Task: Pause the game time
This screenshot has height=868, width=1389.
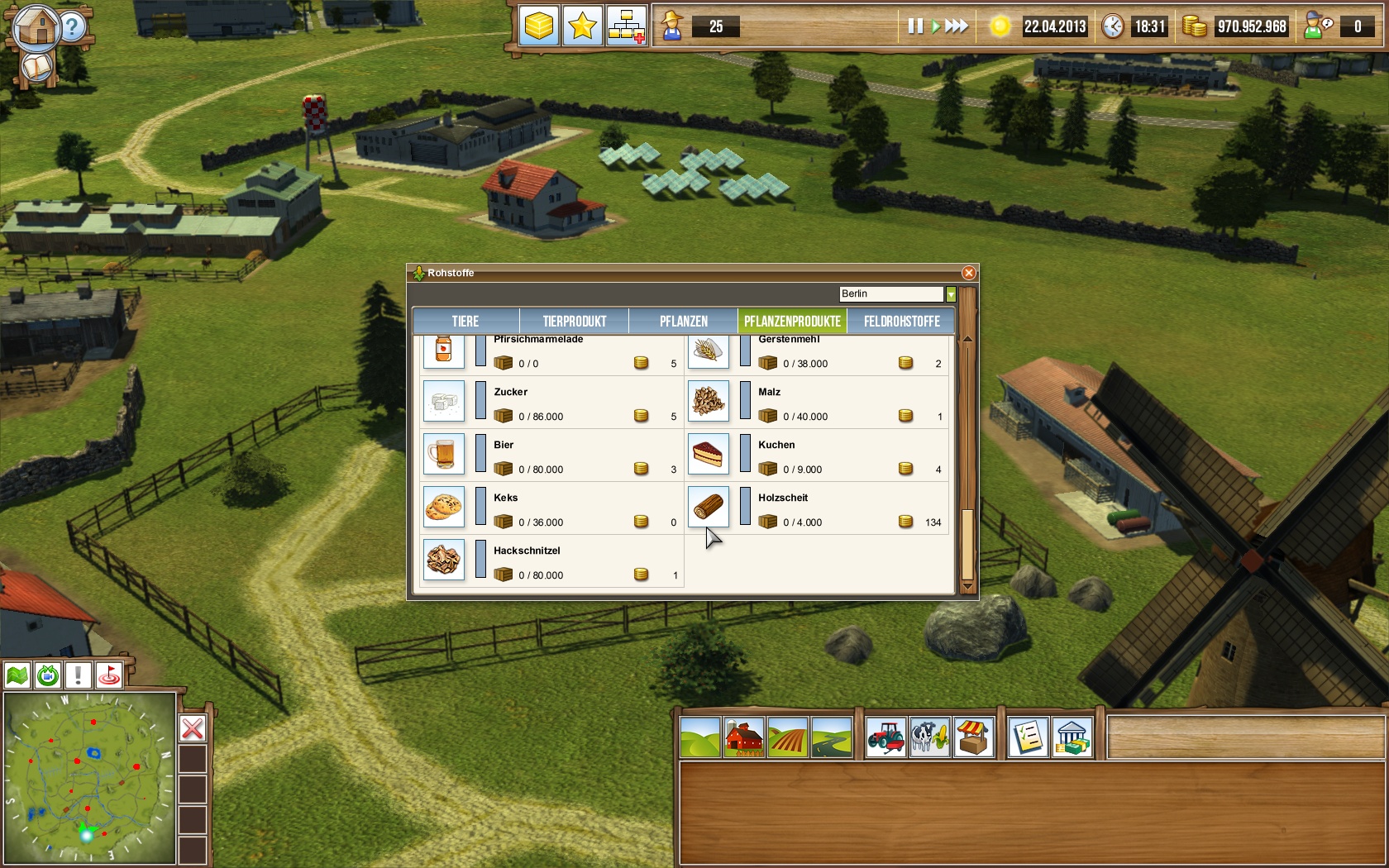Action: coord(914,26)
